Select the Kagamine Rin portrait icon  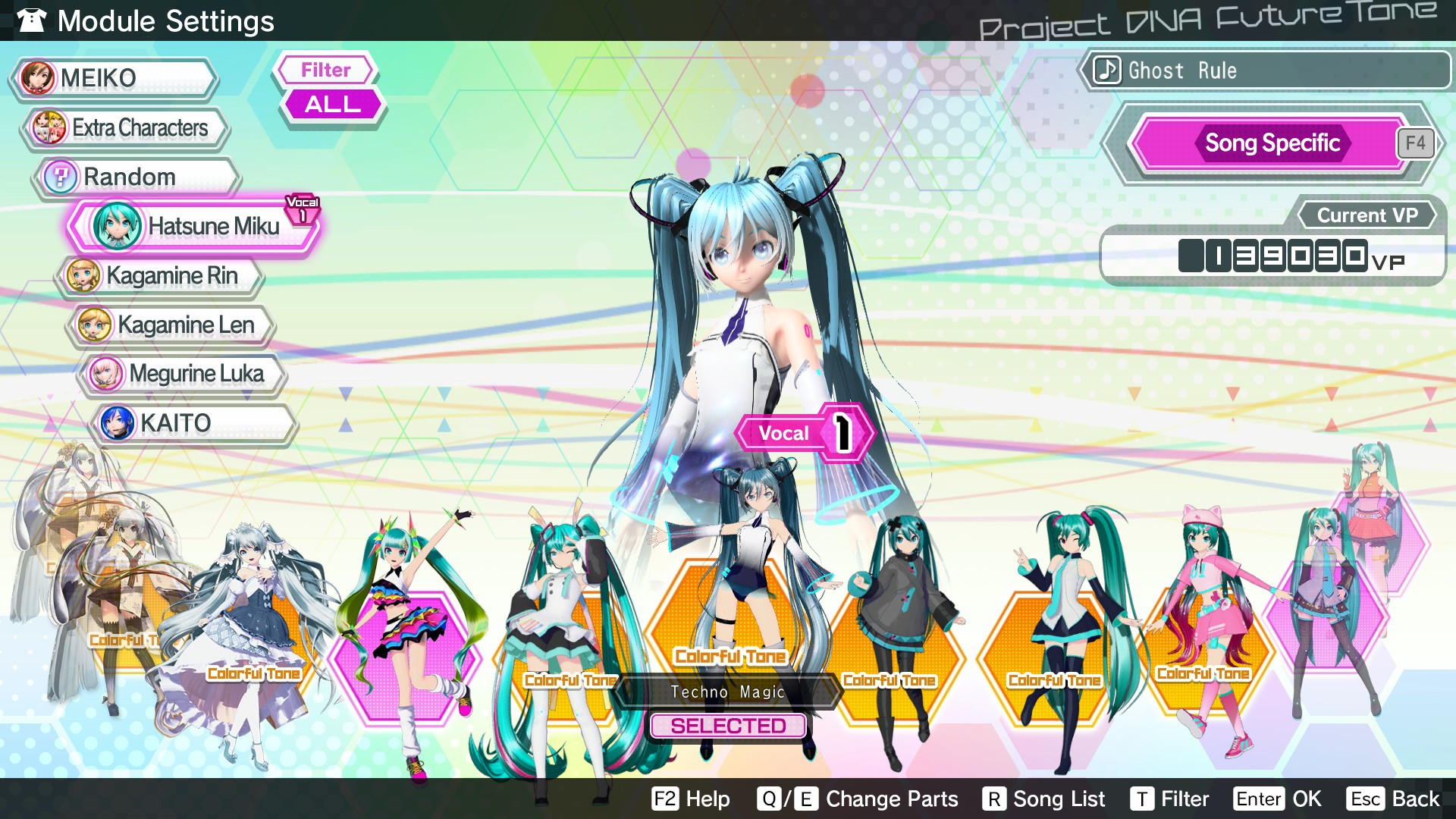83,275
